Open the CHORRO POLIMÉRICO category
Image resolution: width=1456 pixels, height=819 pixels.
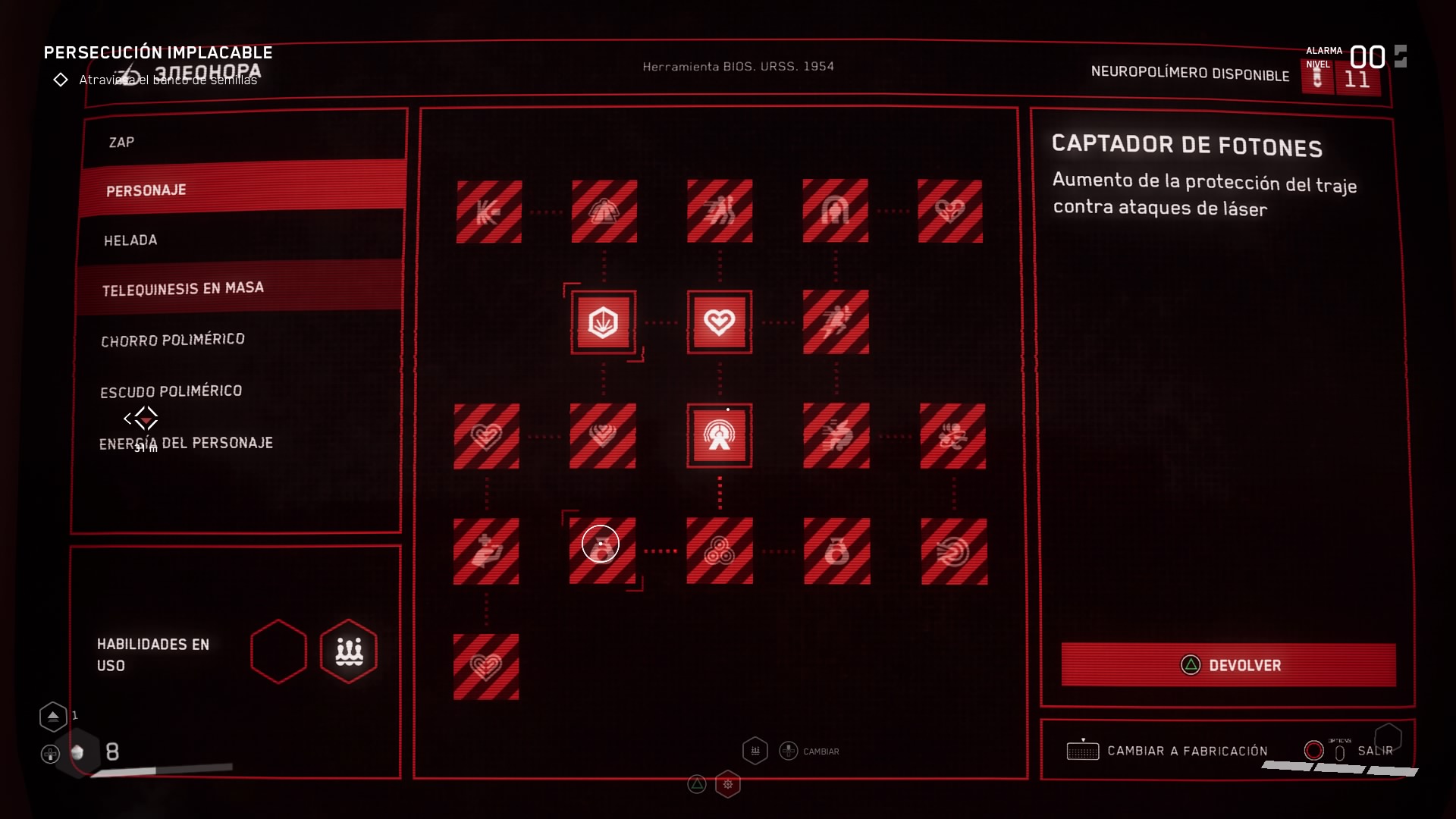point(173,340)
